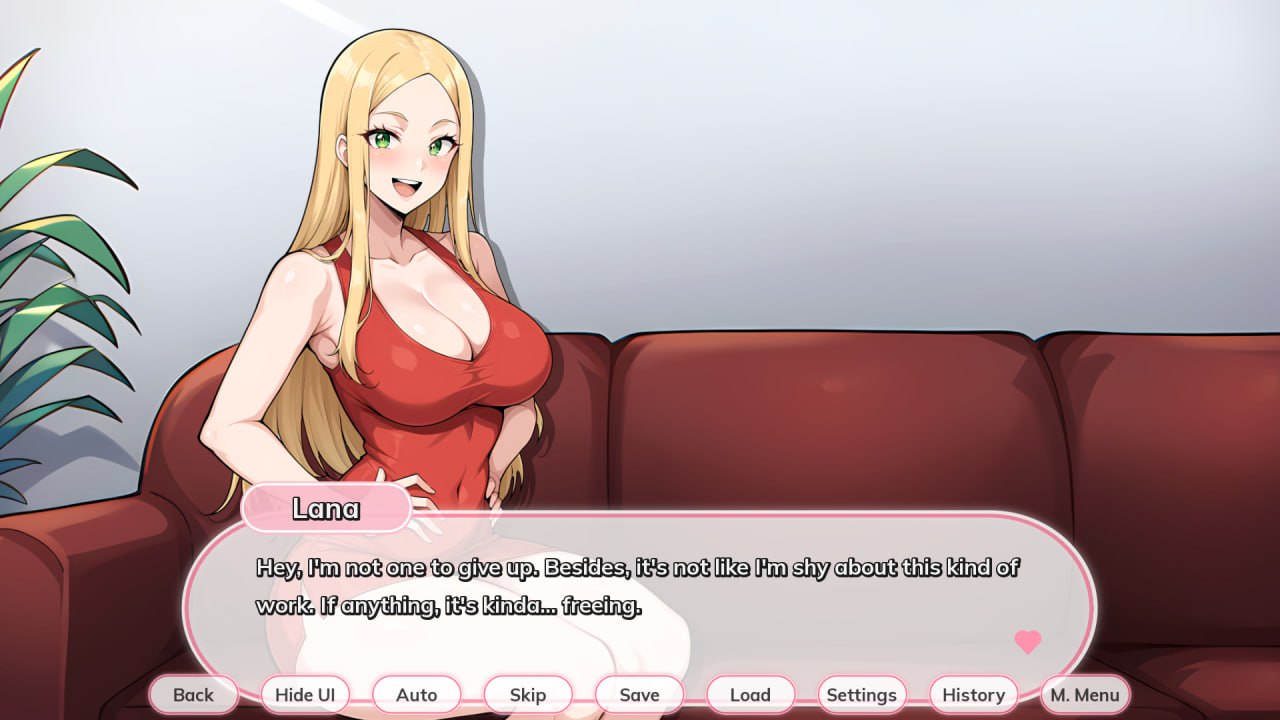Open the Save screen

pos(639,694)
